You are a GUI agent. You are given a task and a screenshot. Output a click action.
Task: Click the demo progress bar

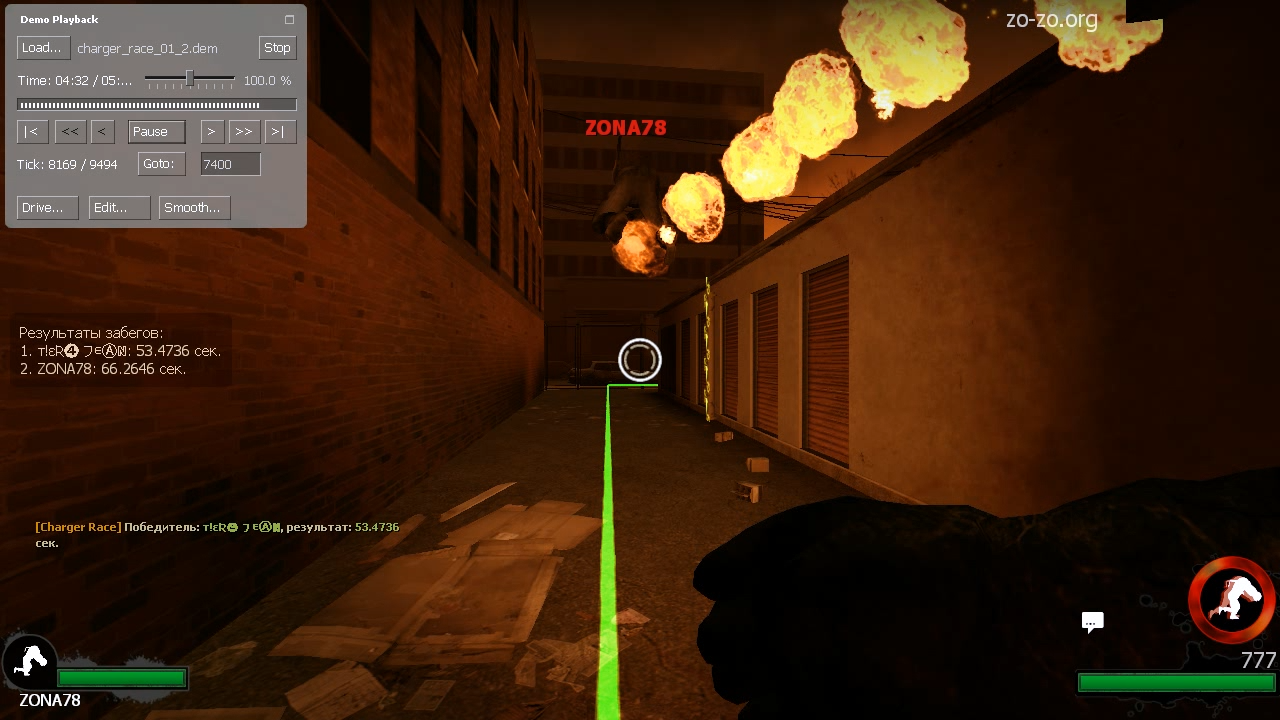pos(156,105)
